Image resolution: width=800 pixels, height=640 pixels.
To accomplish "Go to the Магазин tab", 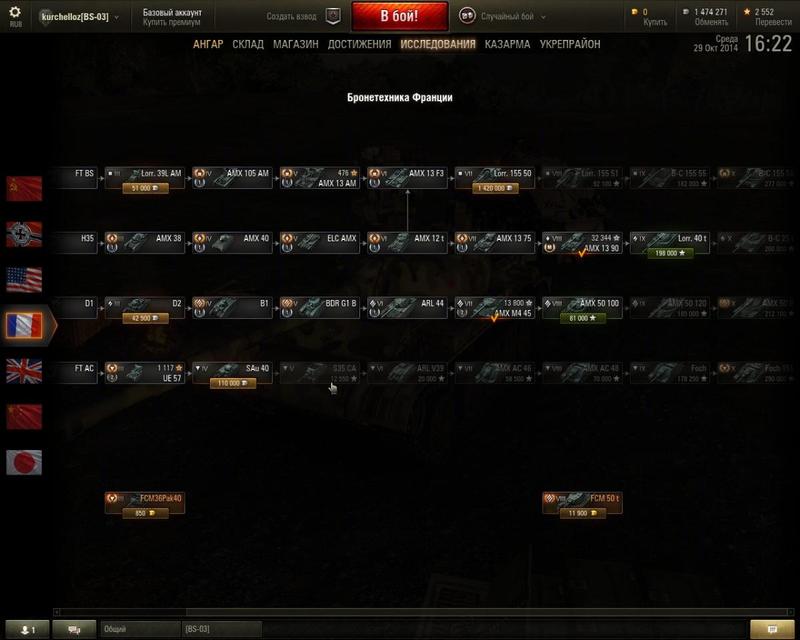I will tap(295, 44).
